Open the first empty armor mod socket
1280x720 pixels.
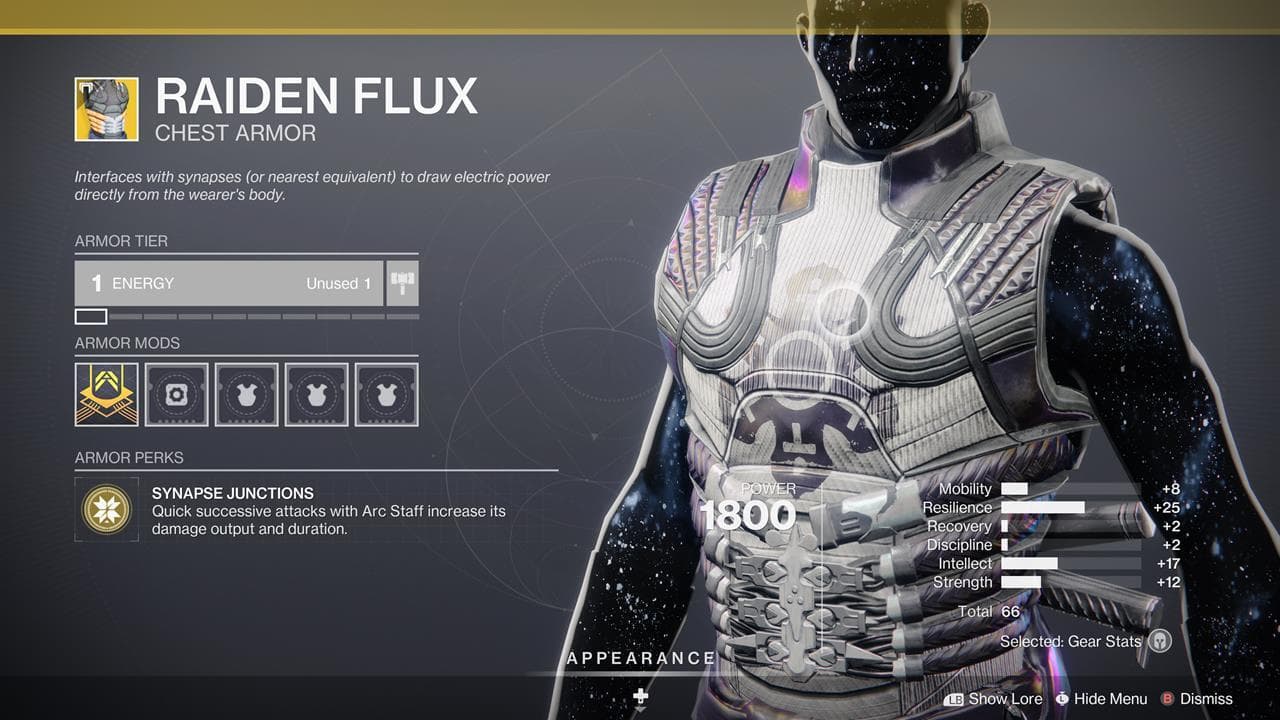pyautogui.click(x=176, y=394)
